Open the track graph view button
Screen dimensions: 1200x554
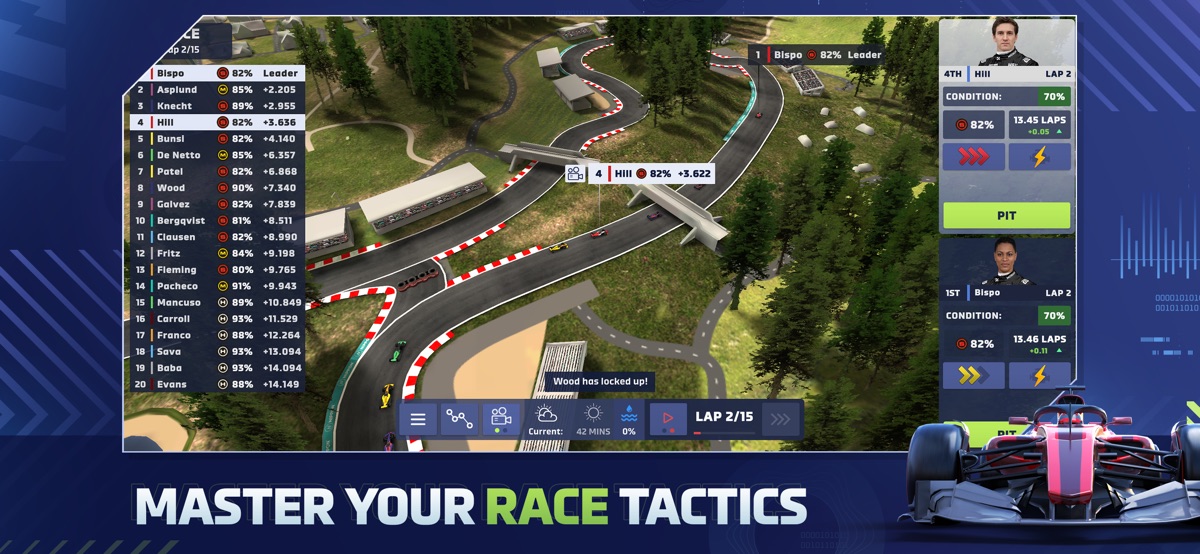tap(460, 419)
